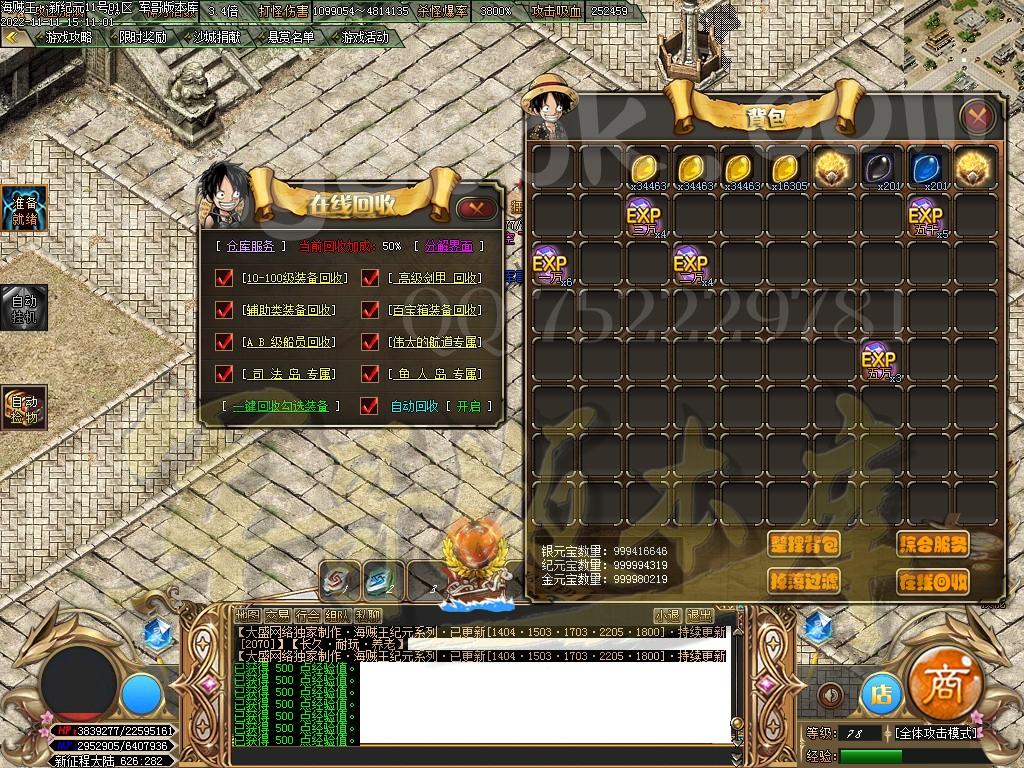Toggle the 高级剑甲回收 checkbox
Screen dimensions: 1024x768
pos(370,278)
